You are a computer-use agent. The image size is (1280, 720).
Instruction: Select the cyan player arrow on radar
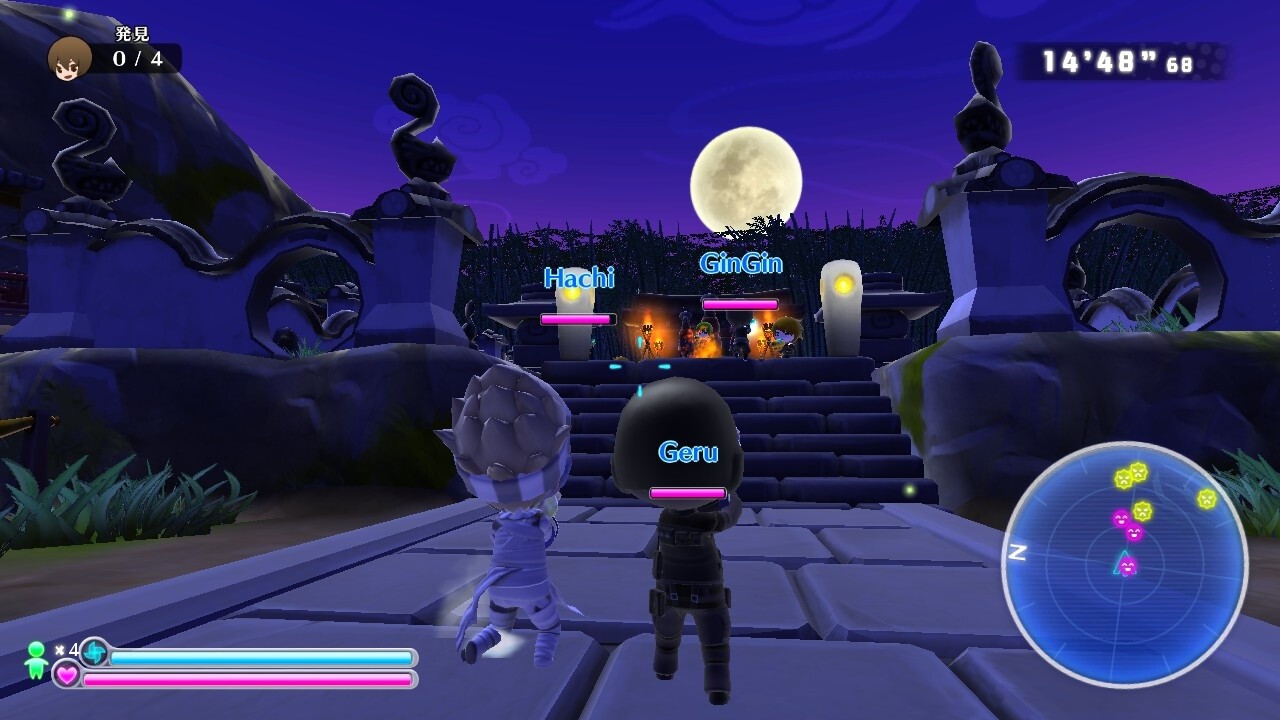1124,563
